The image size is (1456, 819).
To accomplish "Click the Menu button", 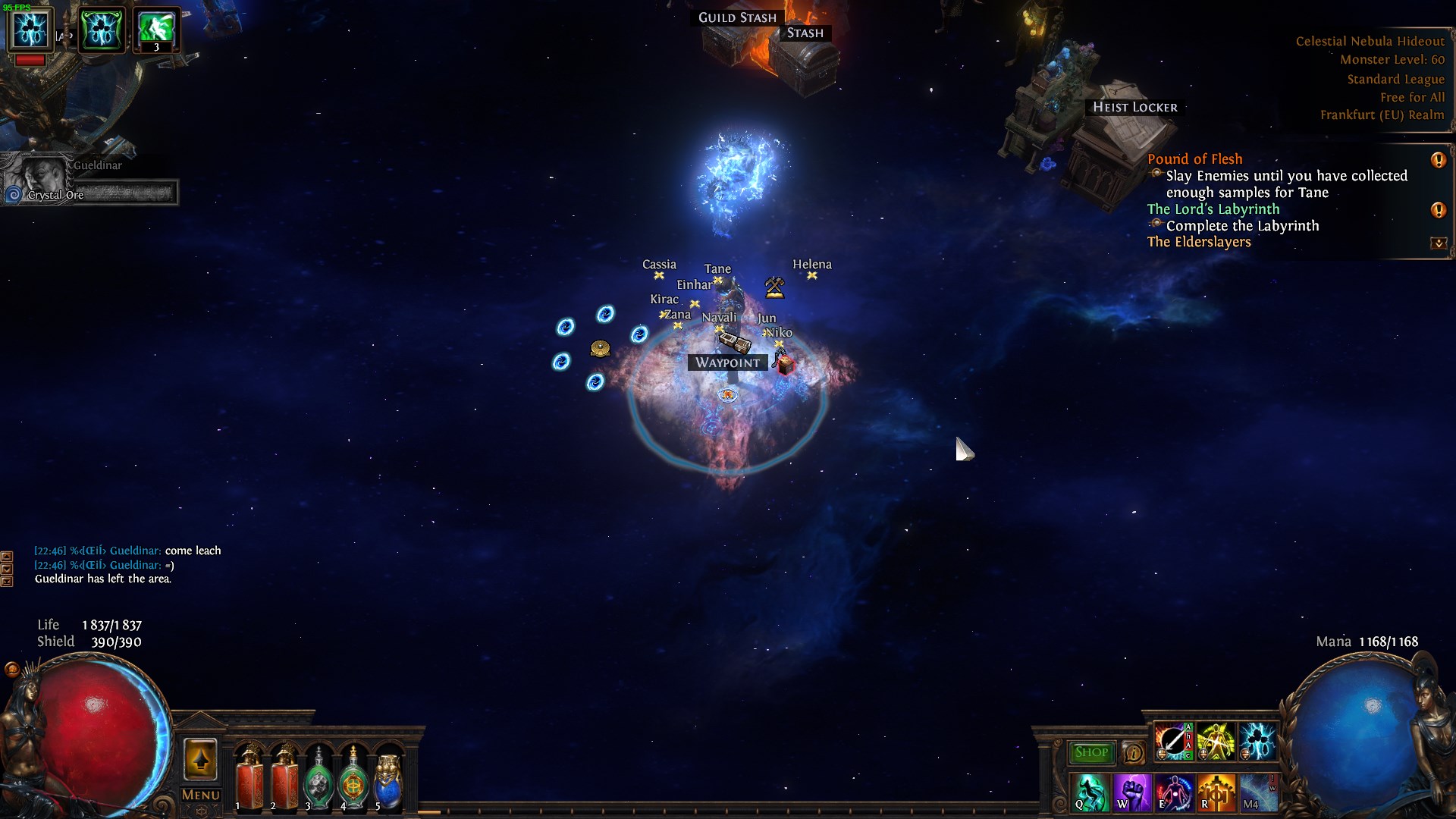I will [x=200, y=795].
